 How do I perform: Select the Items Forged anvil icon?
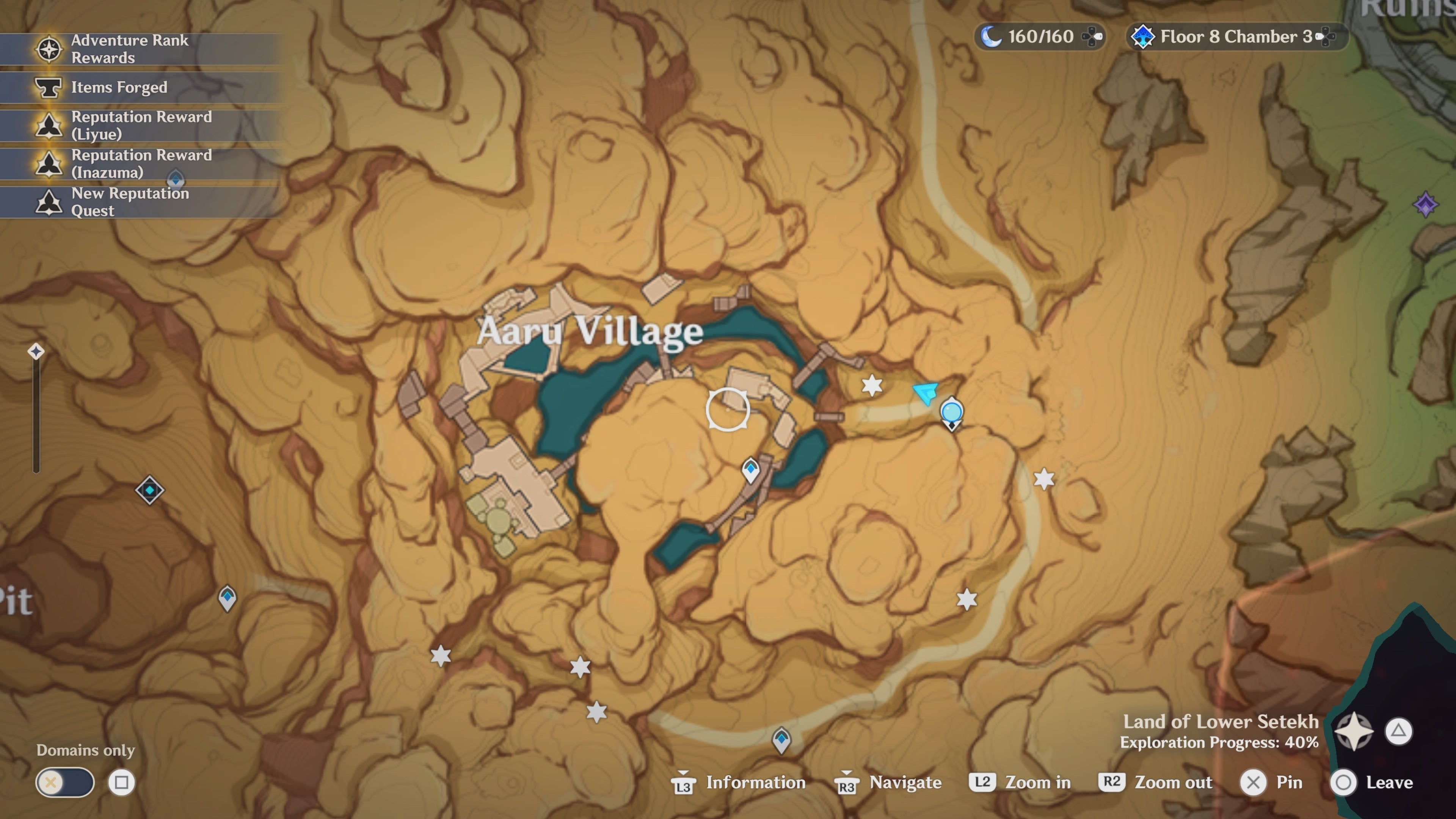[x=49, y=88]
